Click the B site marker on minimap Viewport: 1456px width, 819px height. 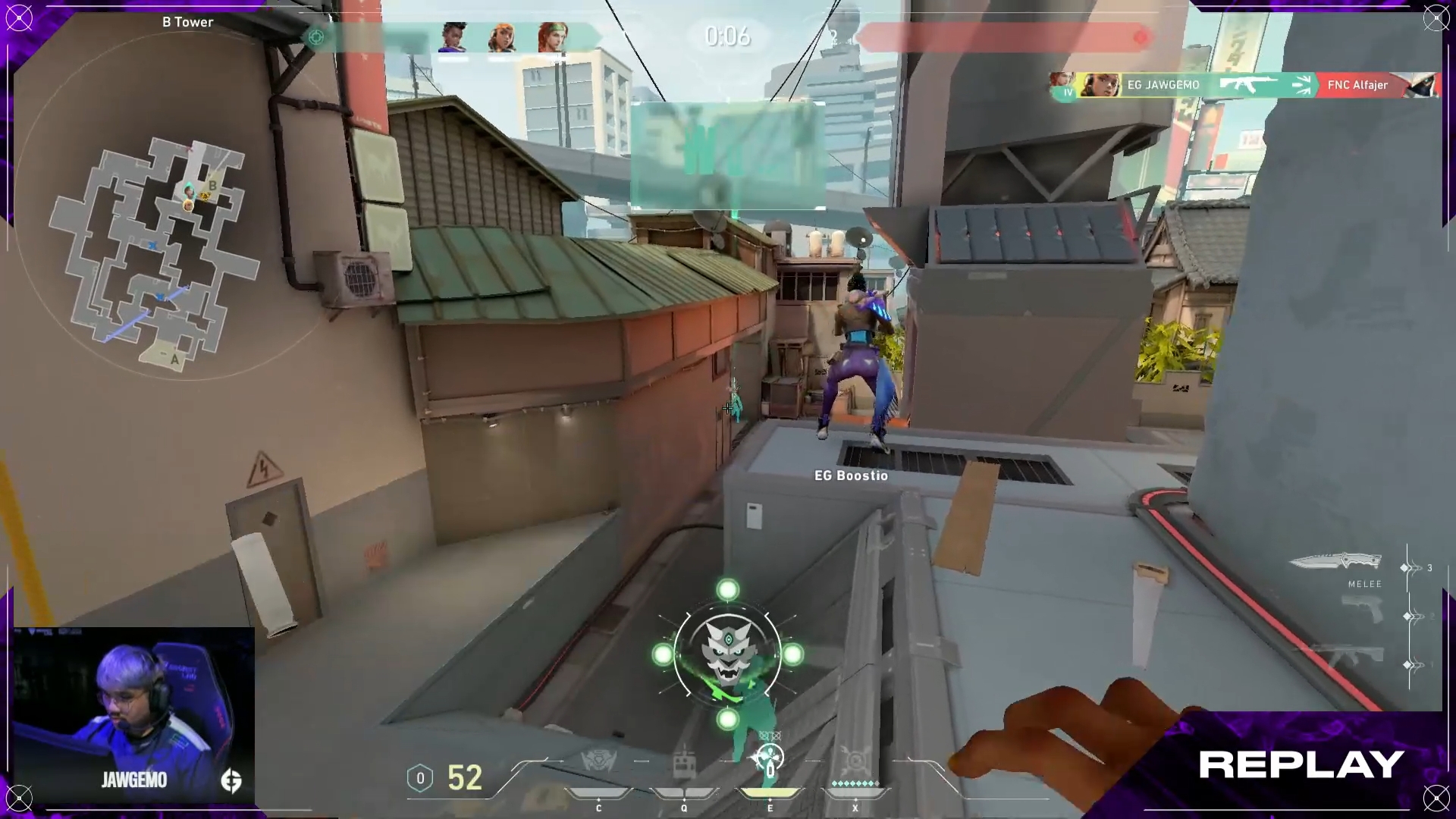click(213, 186)
